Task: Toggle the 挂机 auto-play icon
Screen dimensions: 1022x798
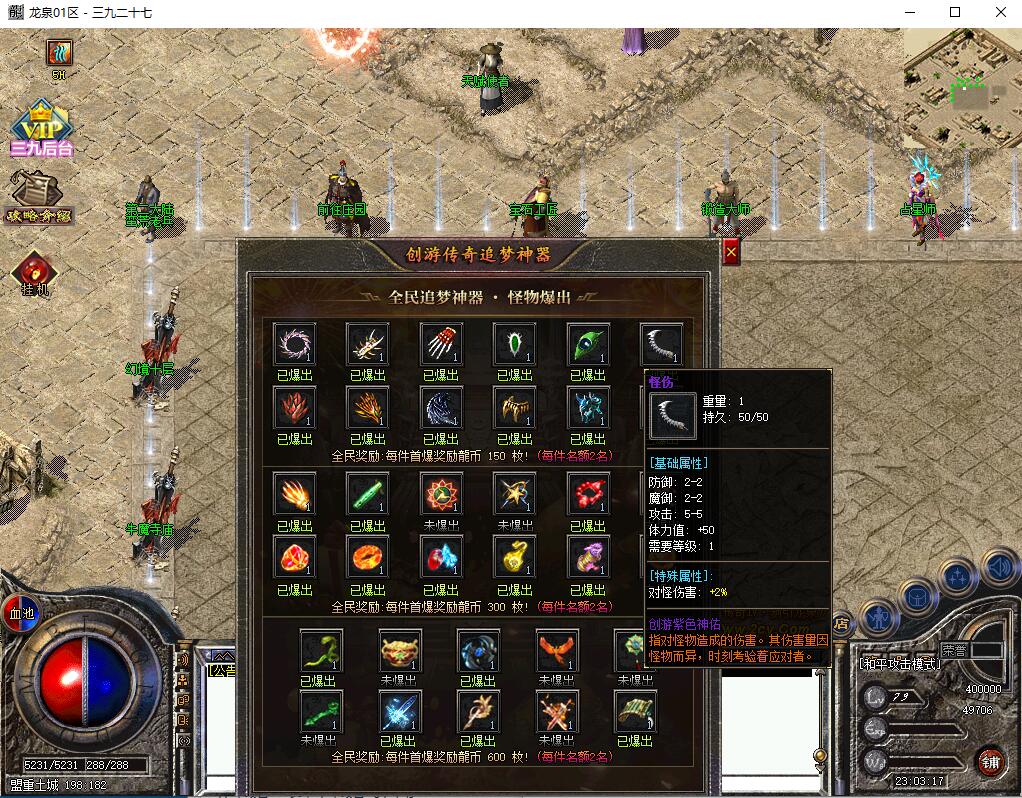Action: pos(35,271)
